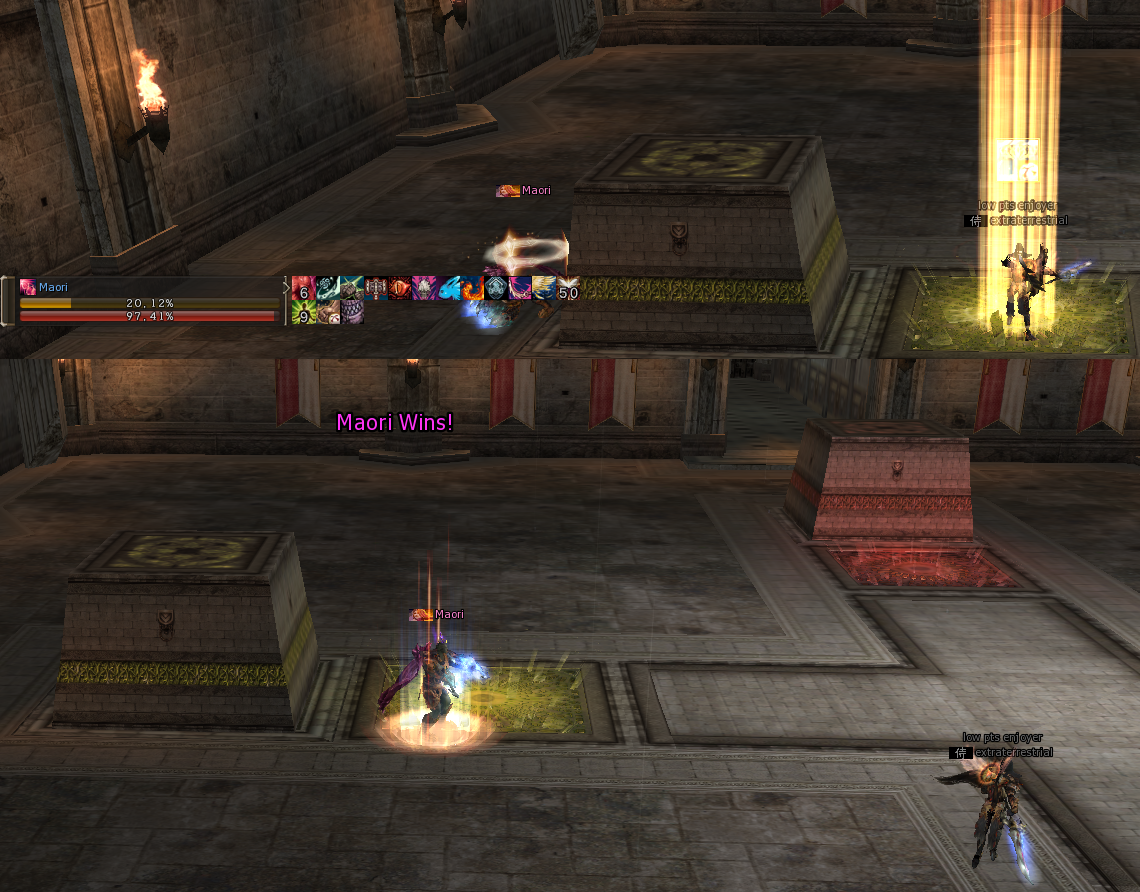Select the teal swirl buff icon
This screenshot has height=892, width=1140.
tap(328, 288)
